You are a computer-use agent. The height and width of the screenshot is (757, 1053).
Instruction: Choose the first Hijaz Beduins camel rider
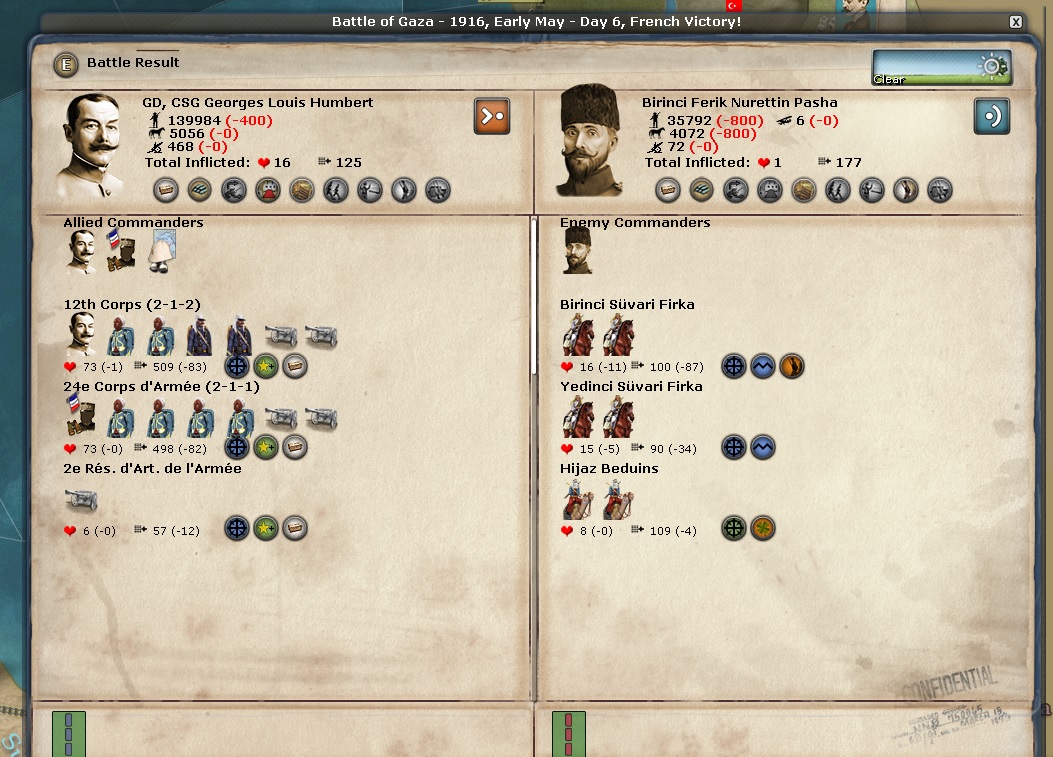pos(578,499)
